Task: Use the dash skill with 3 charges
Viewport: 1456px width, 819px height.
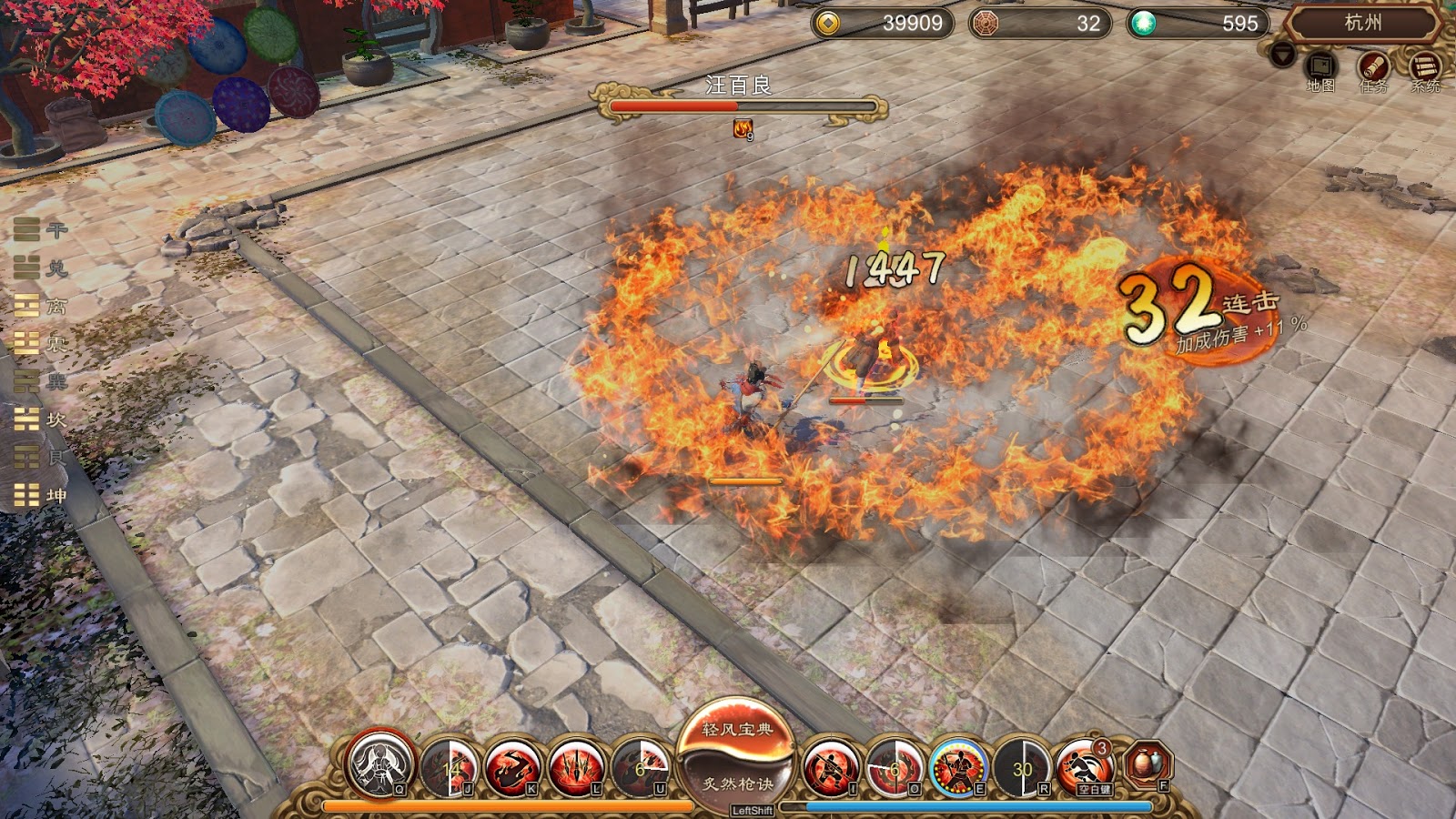Action: click(x=1085, y=766)
